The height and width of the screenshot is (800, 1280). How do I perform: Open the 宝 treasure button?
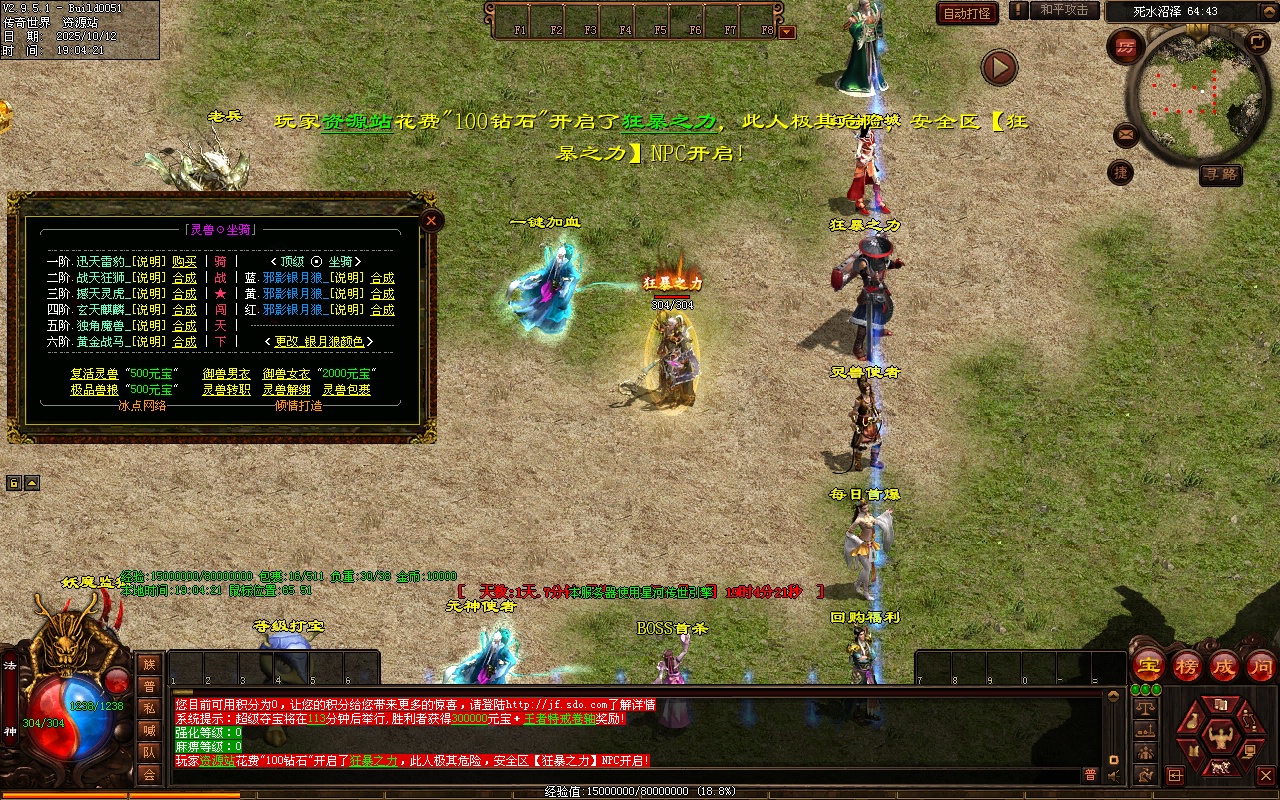click(1148, 666)
